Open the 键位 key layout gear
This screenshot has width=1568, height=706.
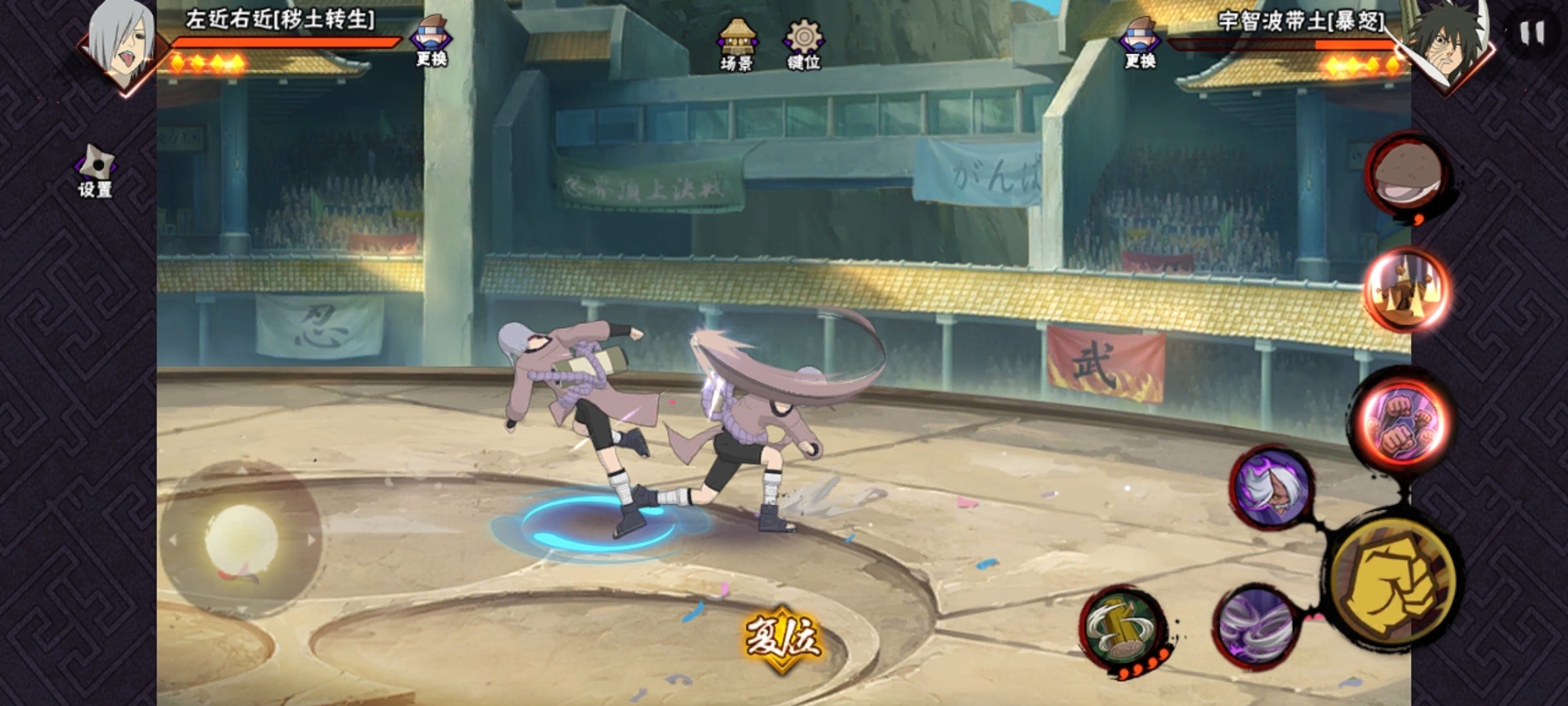click(x=804, y=44)
